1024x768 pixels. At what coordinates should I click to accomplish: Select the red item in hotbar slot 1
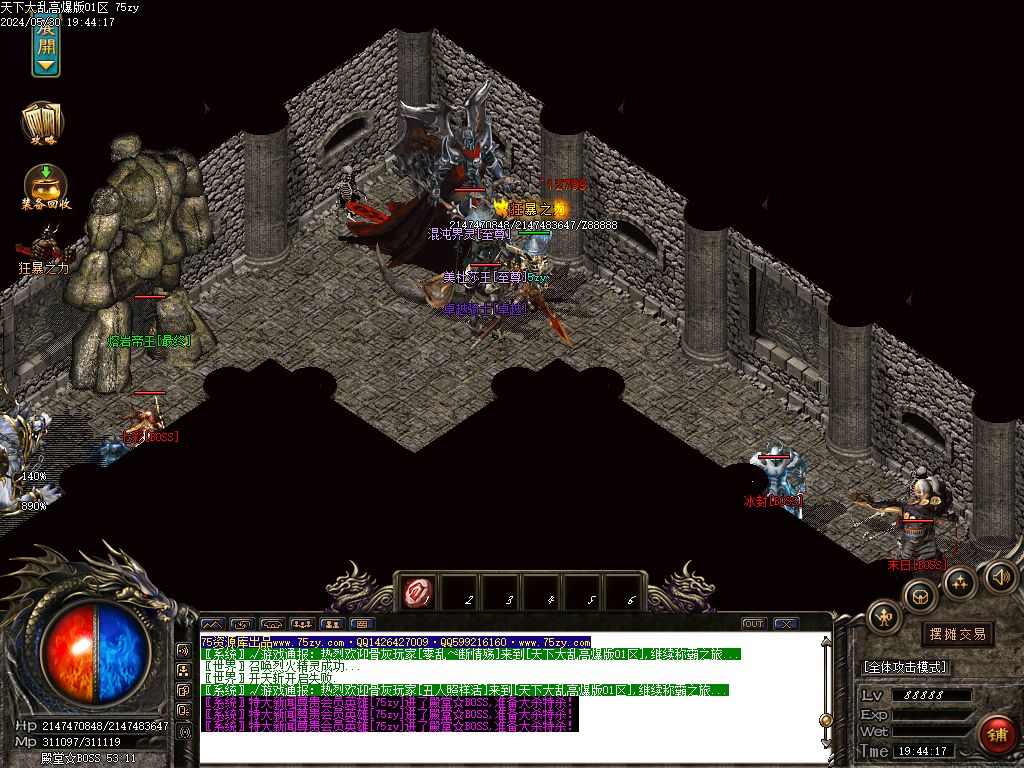tap(416, 594)
